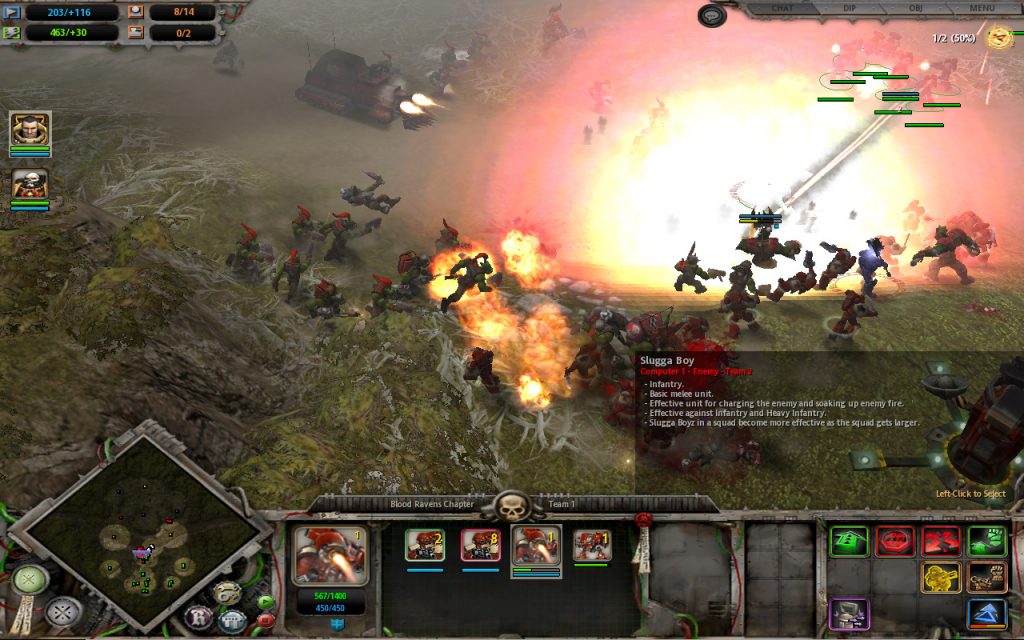Click the large selected unit portrait
The height and width of the screenshot is (640, 1024).
330,555
